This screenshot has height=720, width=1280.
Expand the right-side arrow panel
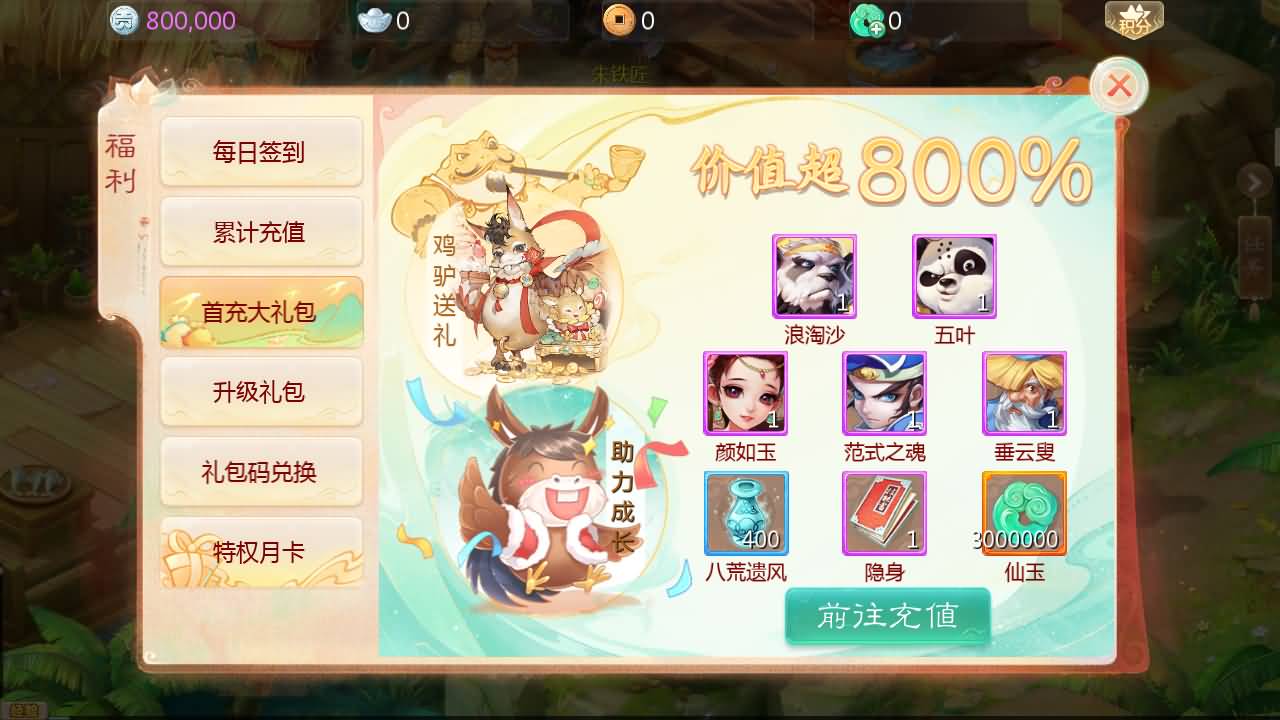pyautogui.click(x=1254, y=182)
